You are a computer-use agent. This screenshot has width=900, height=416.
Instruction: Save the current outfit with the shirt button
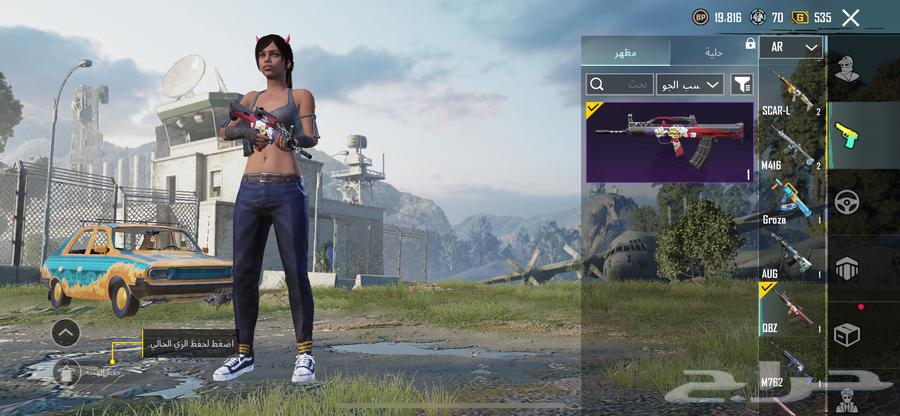pyautogui.click(x=66, y=371)
